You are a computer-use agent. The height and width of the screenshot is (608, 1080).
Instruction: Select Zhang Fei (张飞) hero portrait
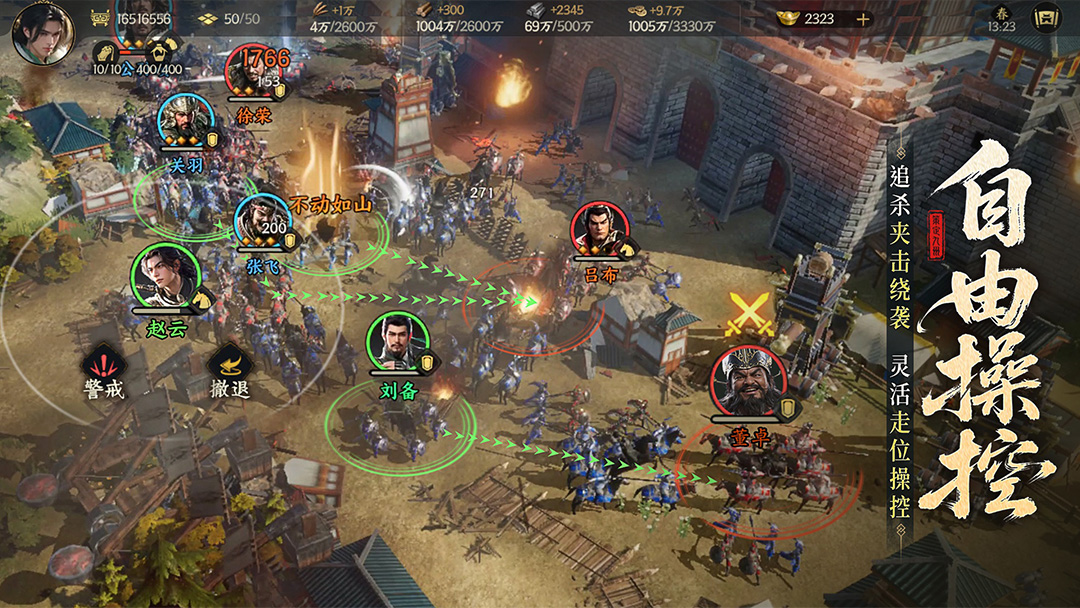click(x=262, y=220)
